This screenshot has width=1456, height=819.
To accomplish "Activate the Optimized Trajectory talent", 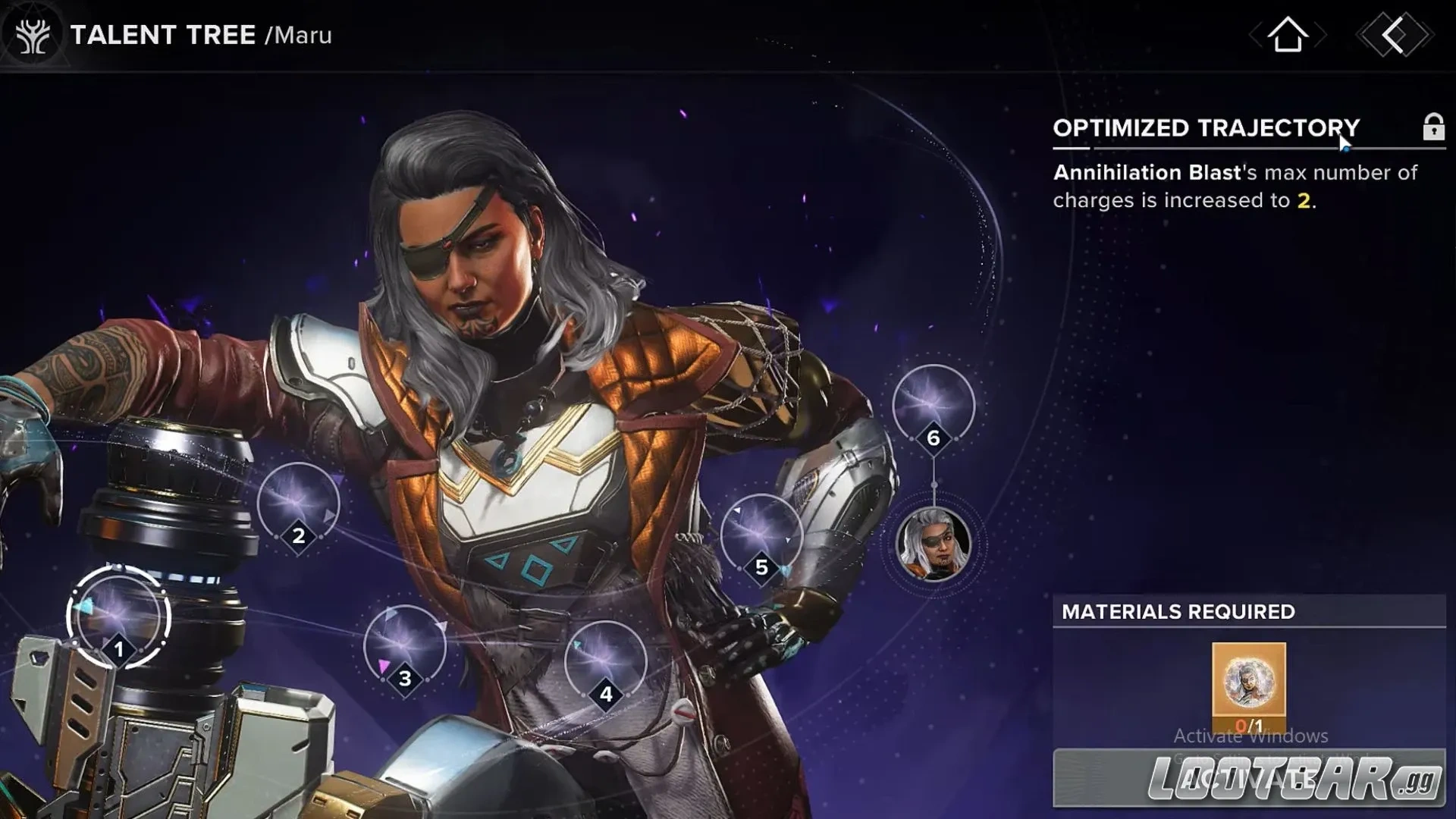I will [1248, 778].
